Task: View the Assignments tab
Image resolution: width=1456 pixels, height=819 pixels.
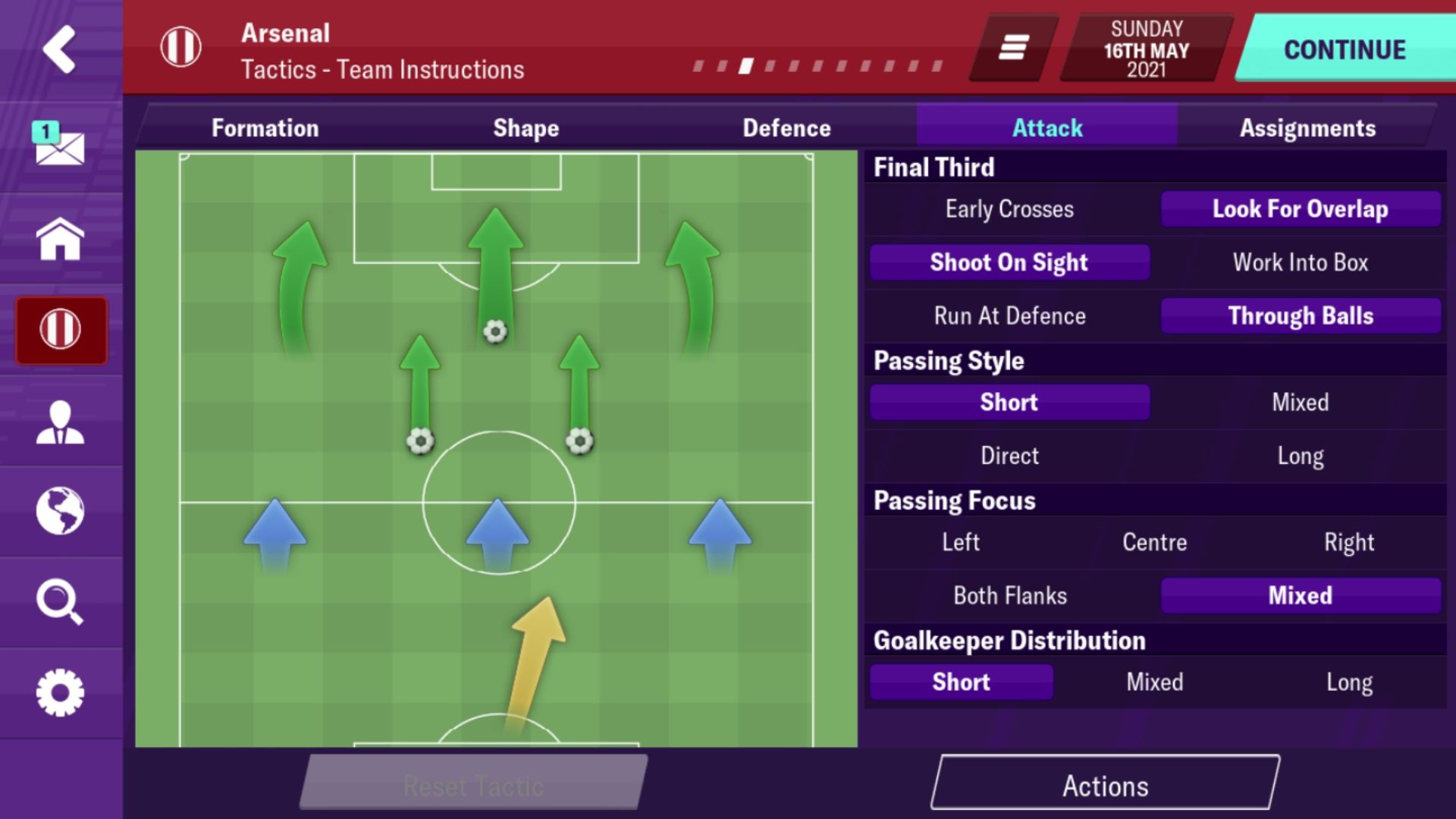Action: tap(1308, 127)
